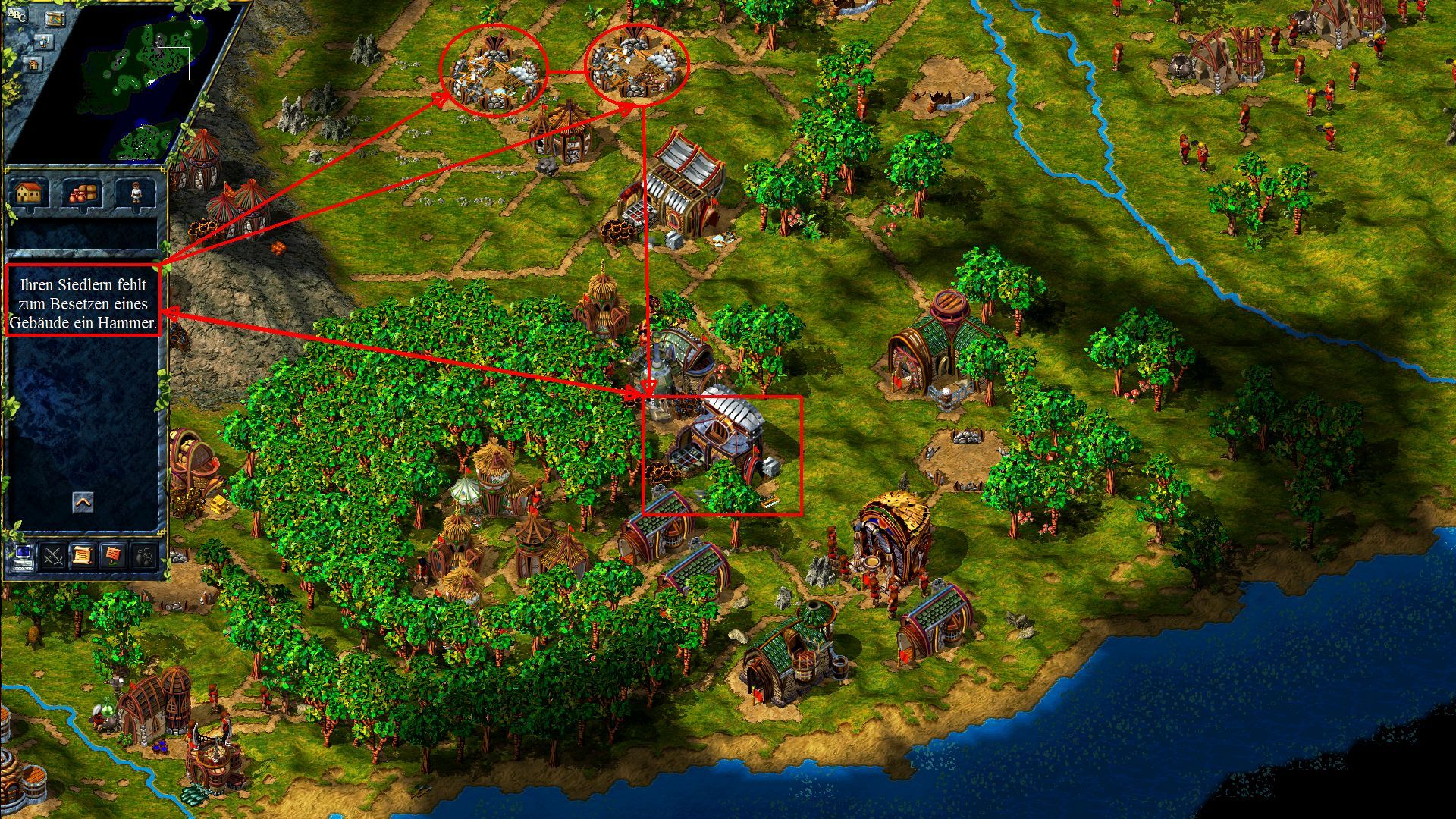Open the Buildings tab

pyautogui.click(x=28, y=193)
